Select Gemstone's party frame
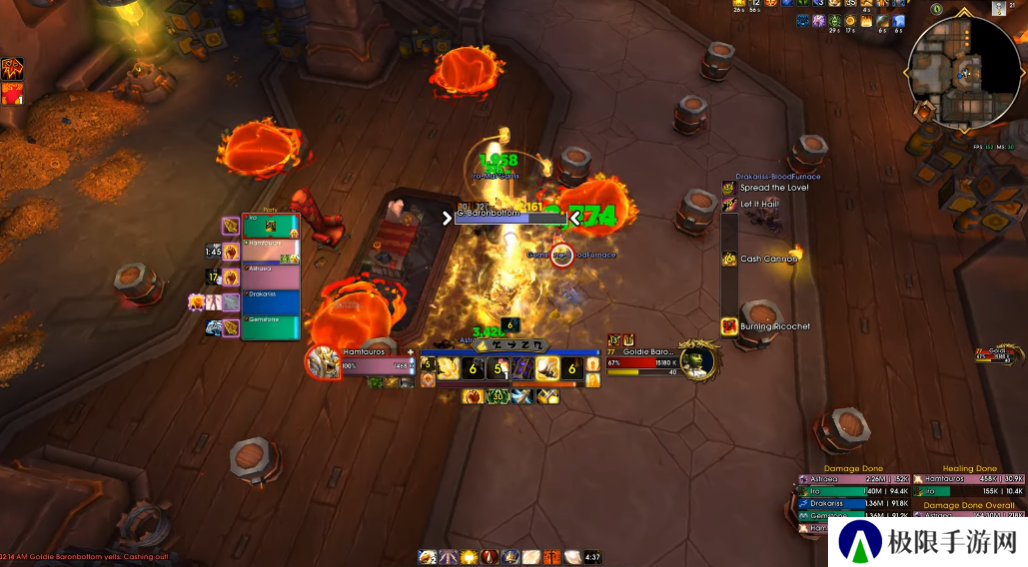 270,327
